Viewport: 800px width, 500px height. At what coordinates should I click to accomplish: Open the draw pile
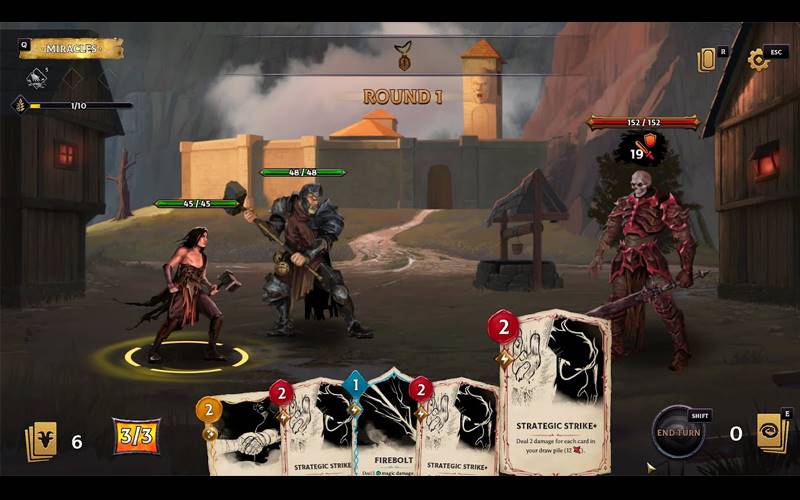(x=41, y=441)
